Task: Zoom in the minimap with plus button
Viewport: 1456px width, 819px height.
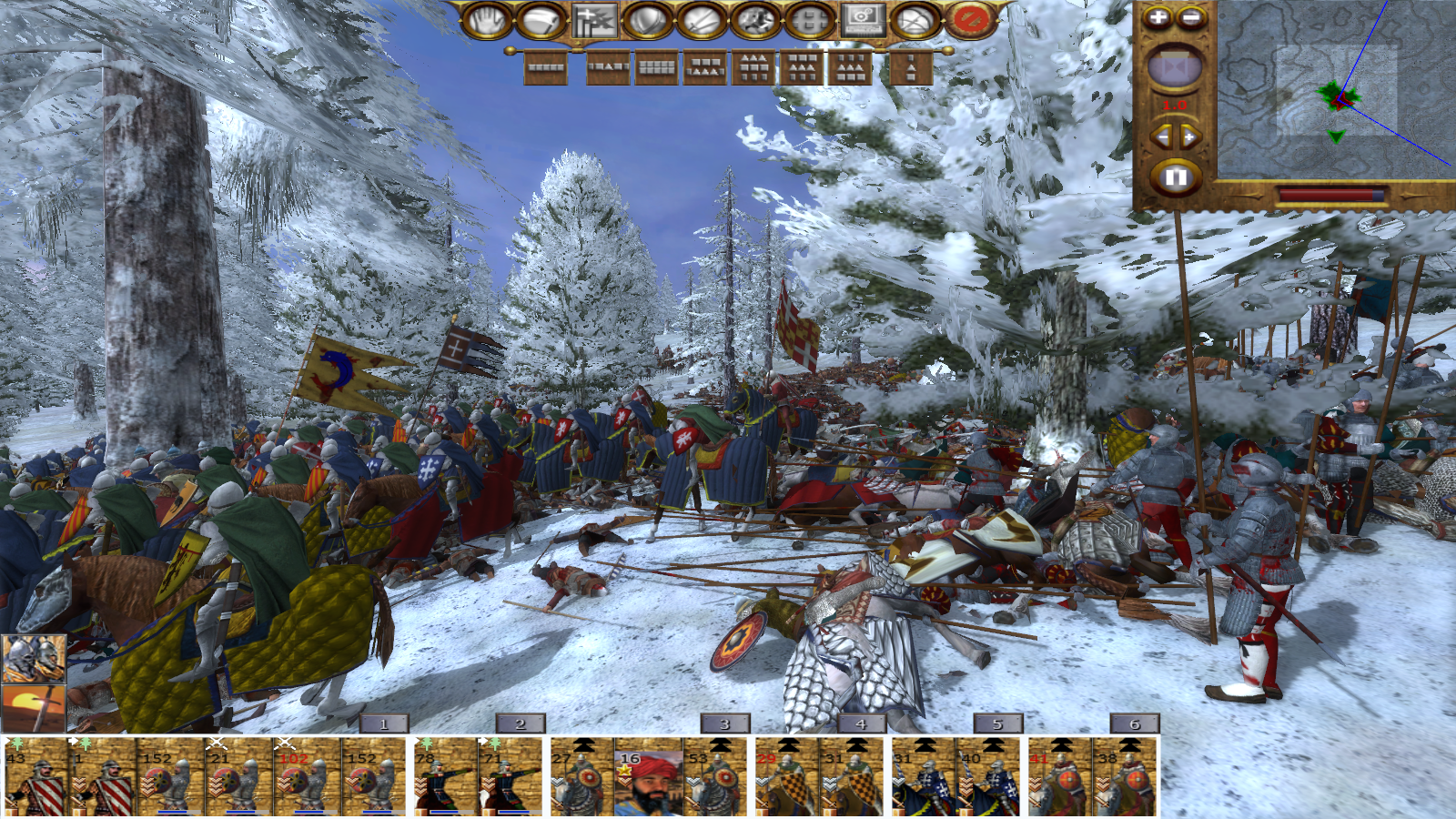Action: click(1157, 17)
